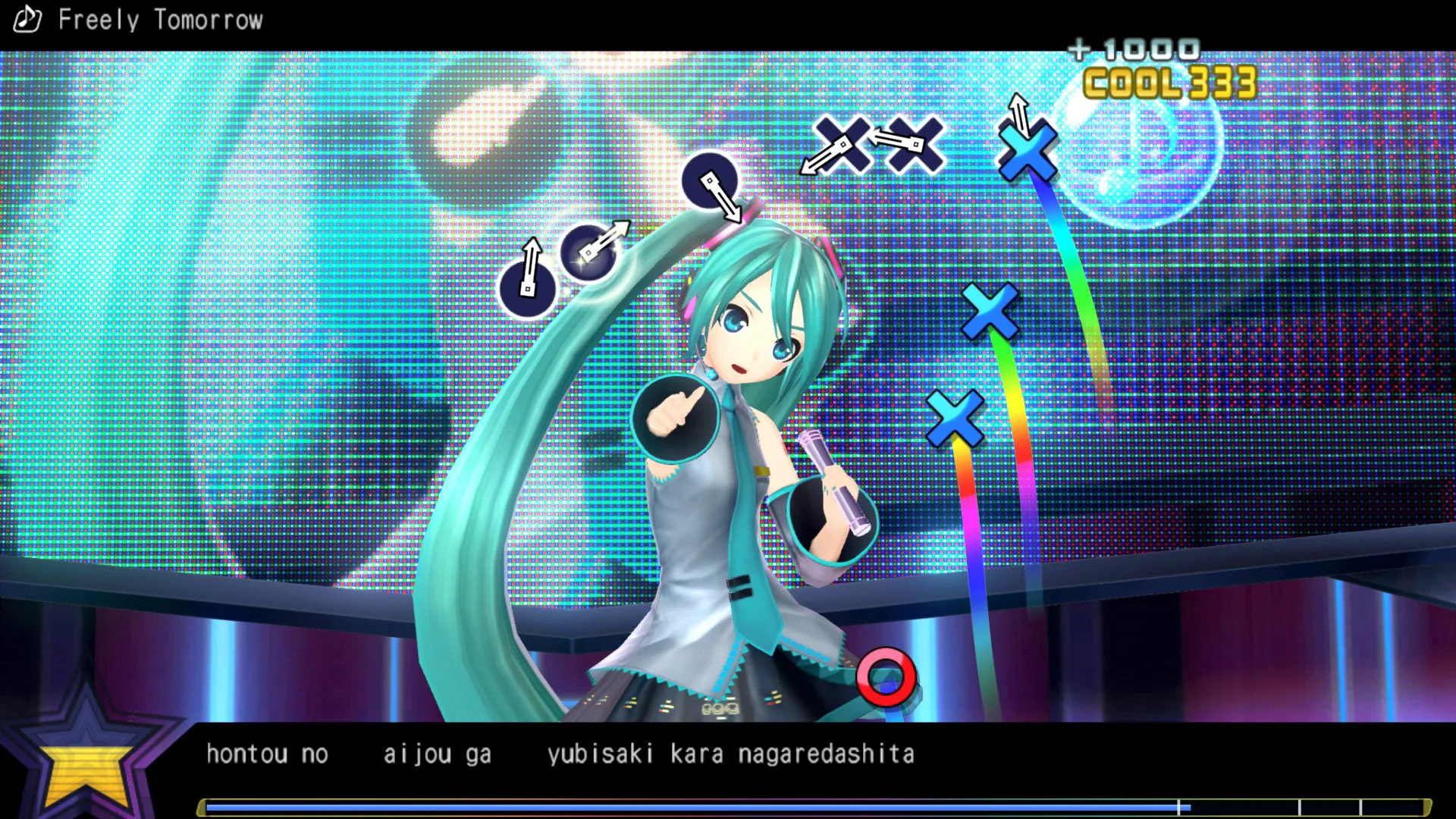Click the song title Freely Tomorrow
This screenshot has height=819, width=1456.
[x=162, y=20]
